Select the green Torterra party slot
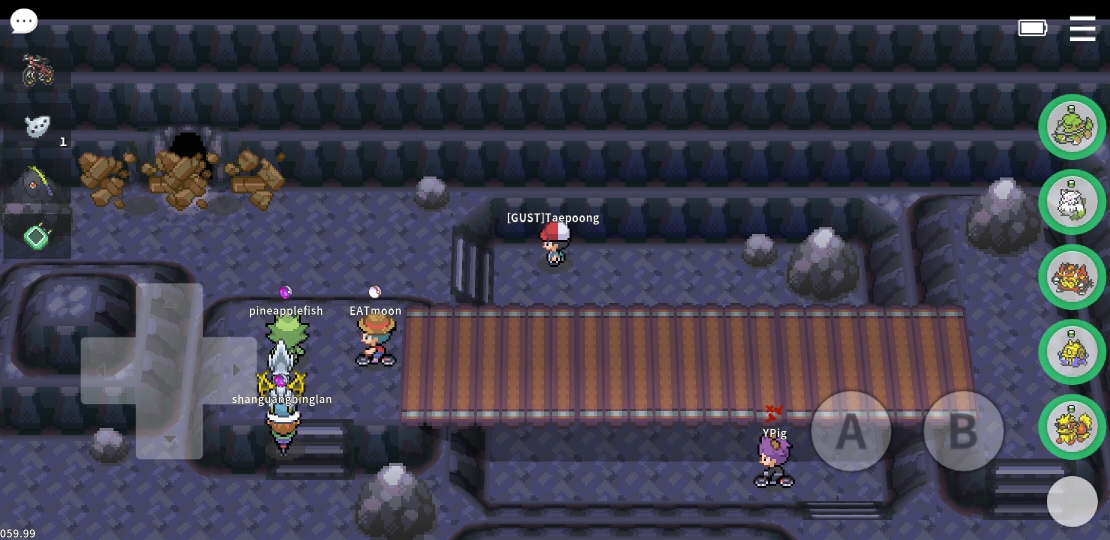This screenshot has height=540, width=1110. (x=1072, y=127)
